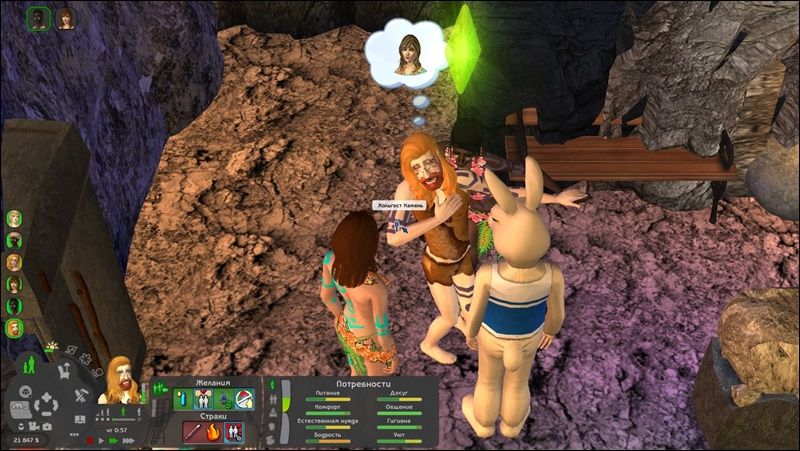Switch to the top blonde household sim
Image resolution: width=800 pixels, height=451 pixels.
[14, 218]
